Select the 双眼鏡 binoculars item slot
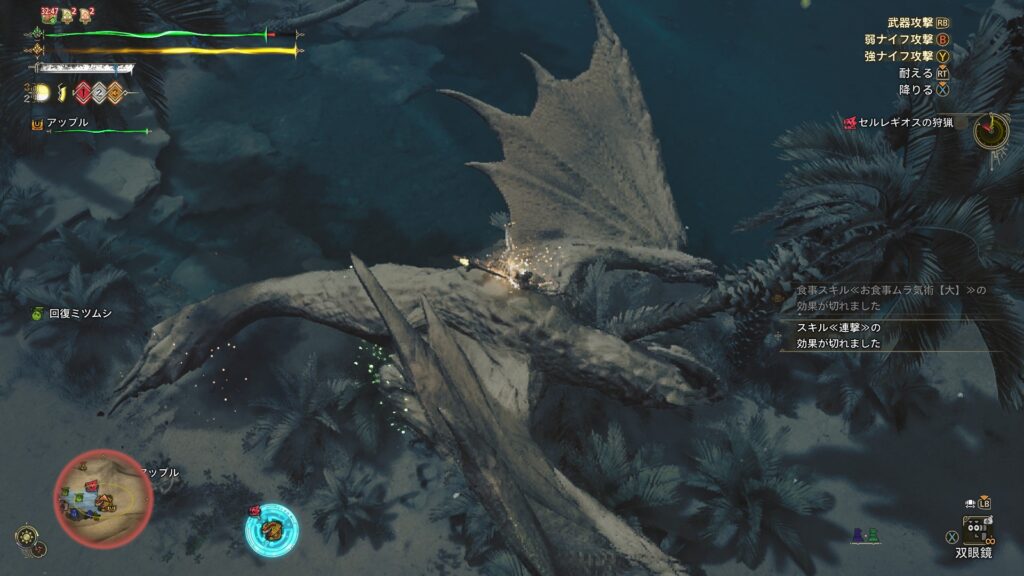 pos(977,530)
